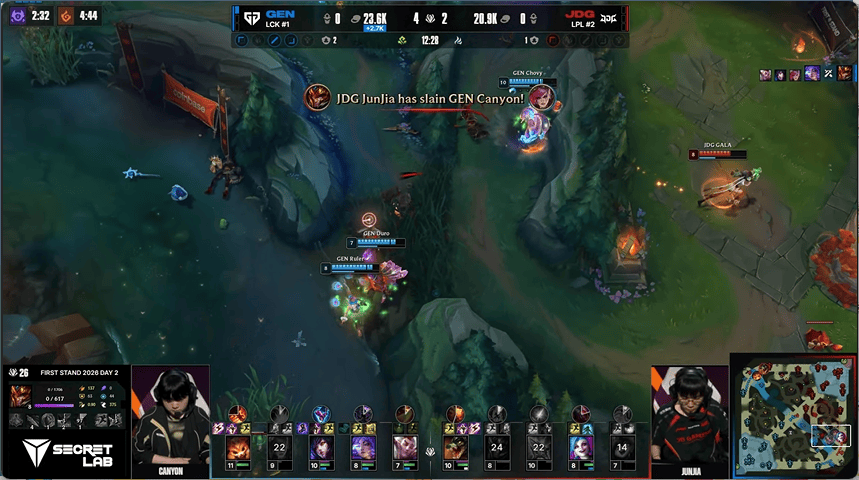The image size is (859, 480).
Task: Click the kill announcement champion icon
Action: pyautogui.click(x=318, y=98)
